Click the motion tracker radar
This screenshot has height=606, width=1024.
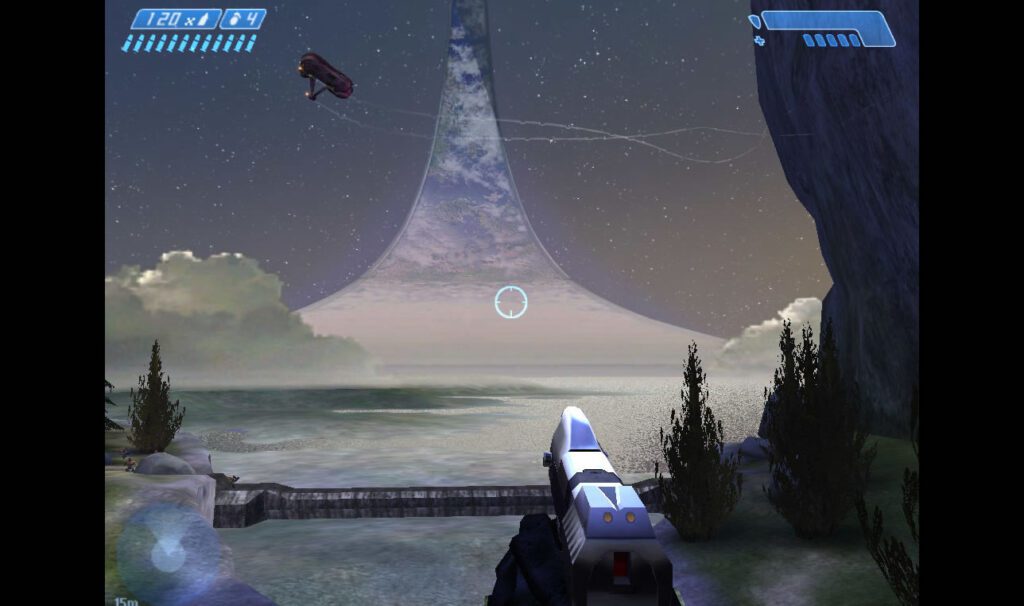168,553
